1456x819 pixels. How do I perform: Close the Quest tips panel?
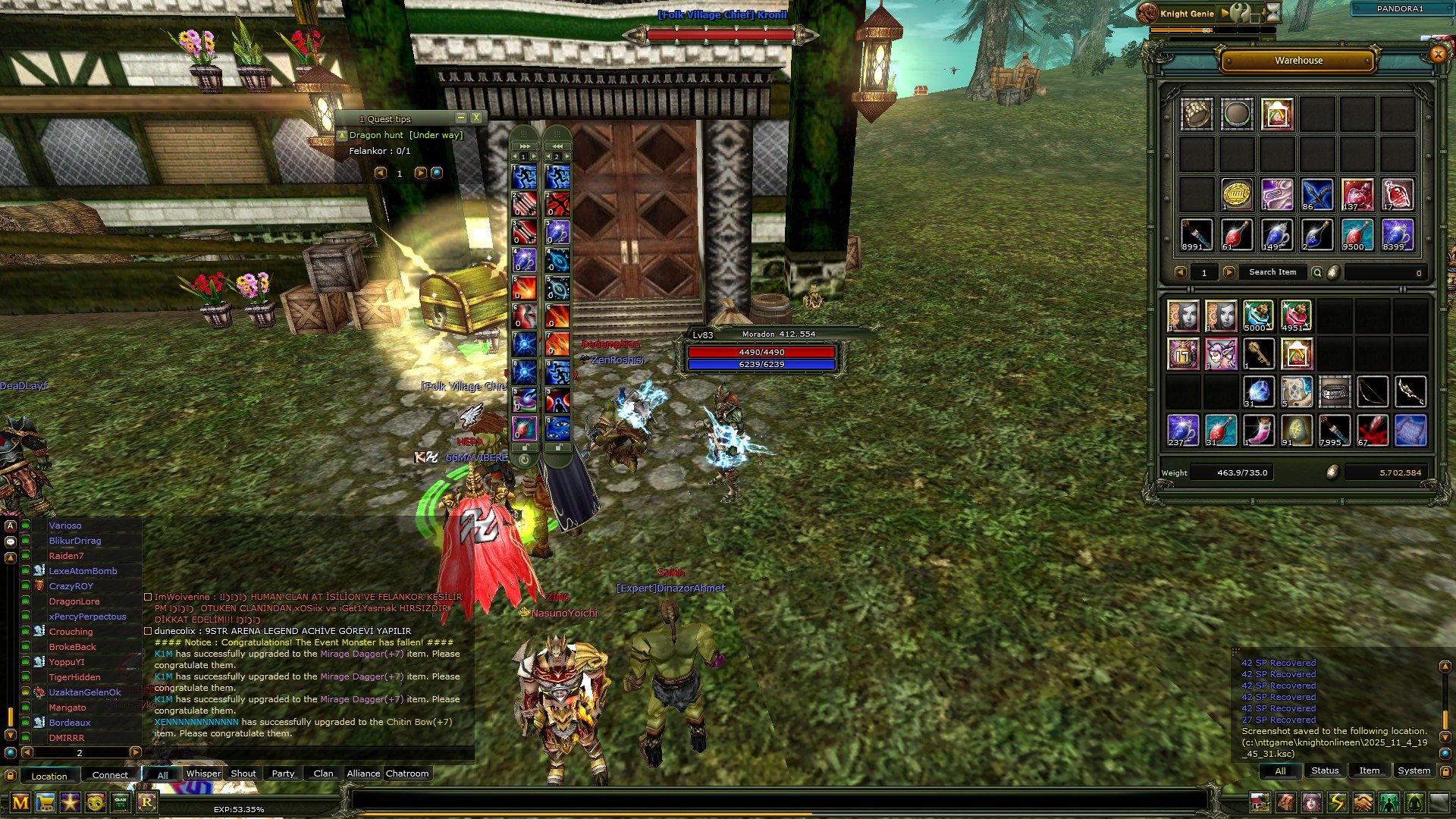476,118
